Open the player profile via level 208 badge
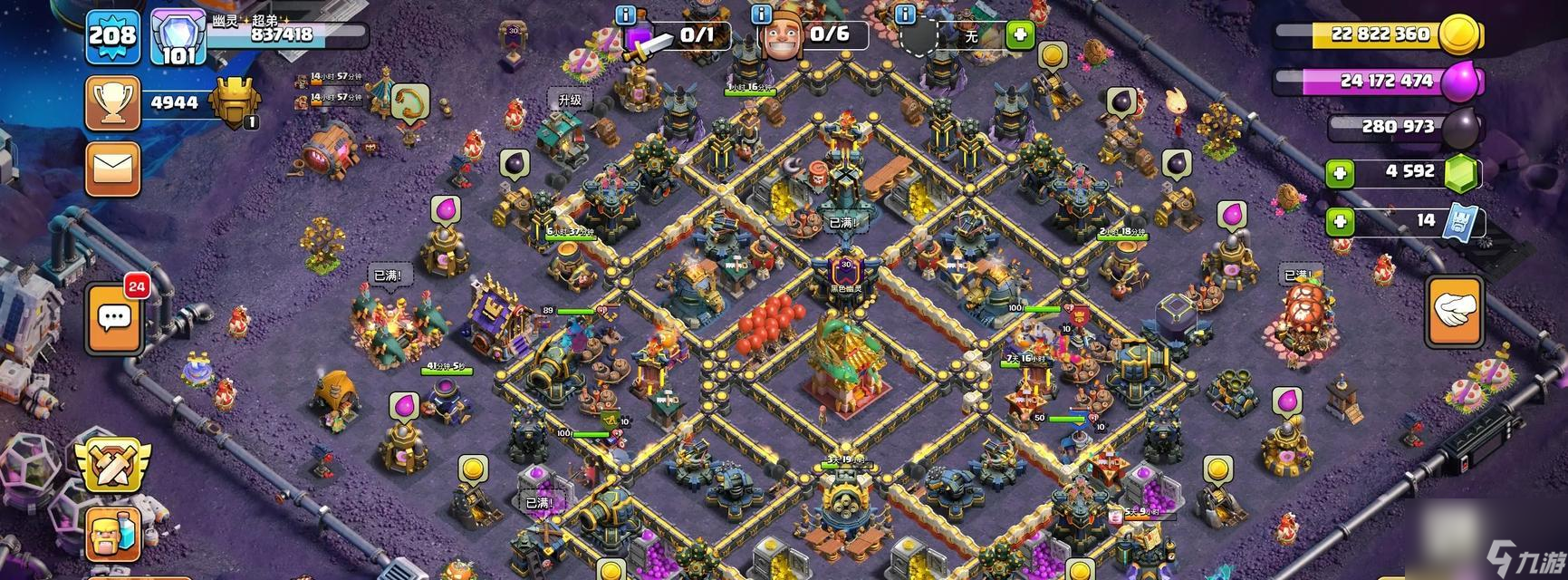Screen dimensions: 1568x580 (111, 36)
